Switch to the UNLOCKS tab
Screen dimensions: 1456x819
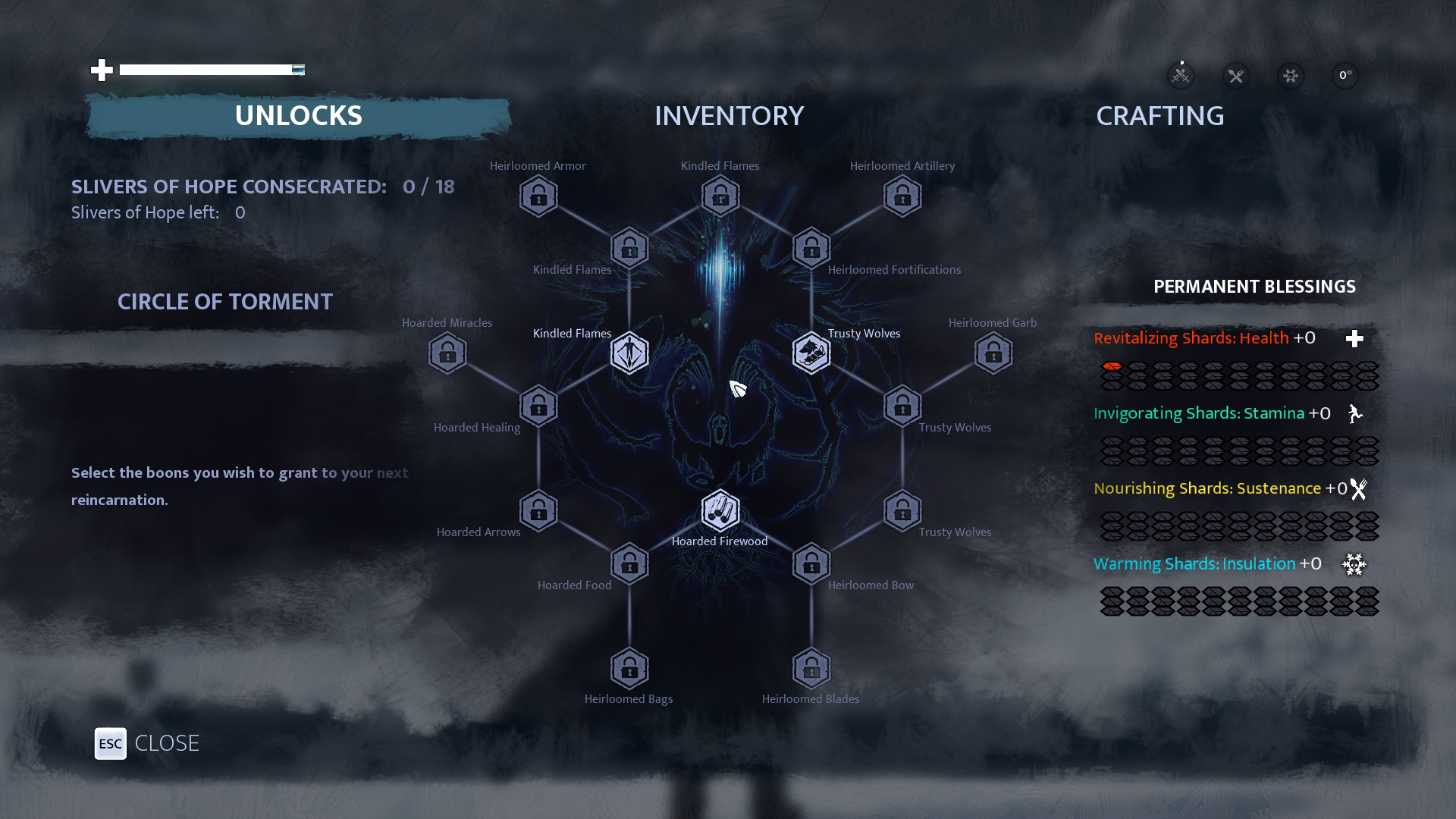(x=299, y=116)
